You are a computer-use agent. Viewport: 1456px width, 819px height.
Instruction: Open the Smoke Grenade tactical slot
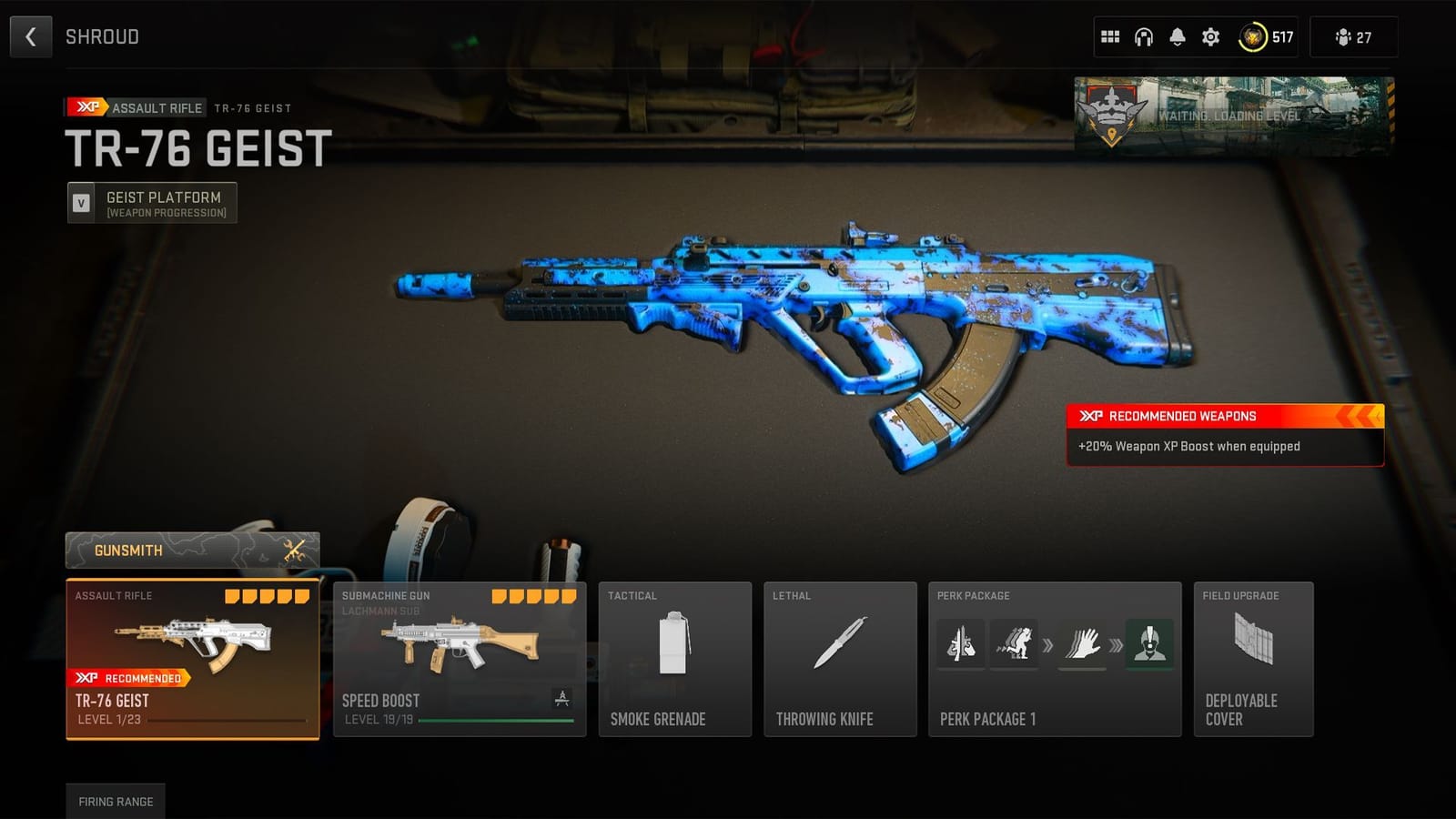[675, 660]
